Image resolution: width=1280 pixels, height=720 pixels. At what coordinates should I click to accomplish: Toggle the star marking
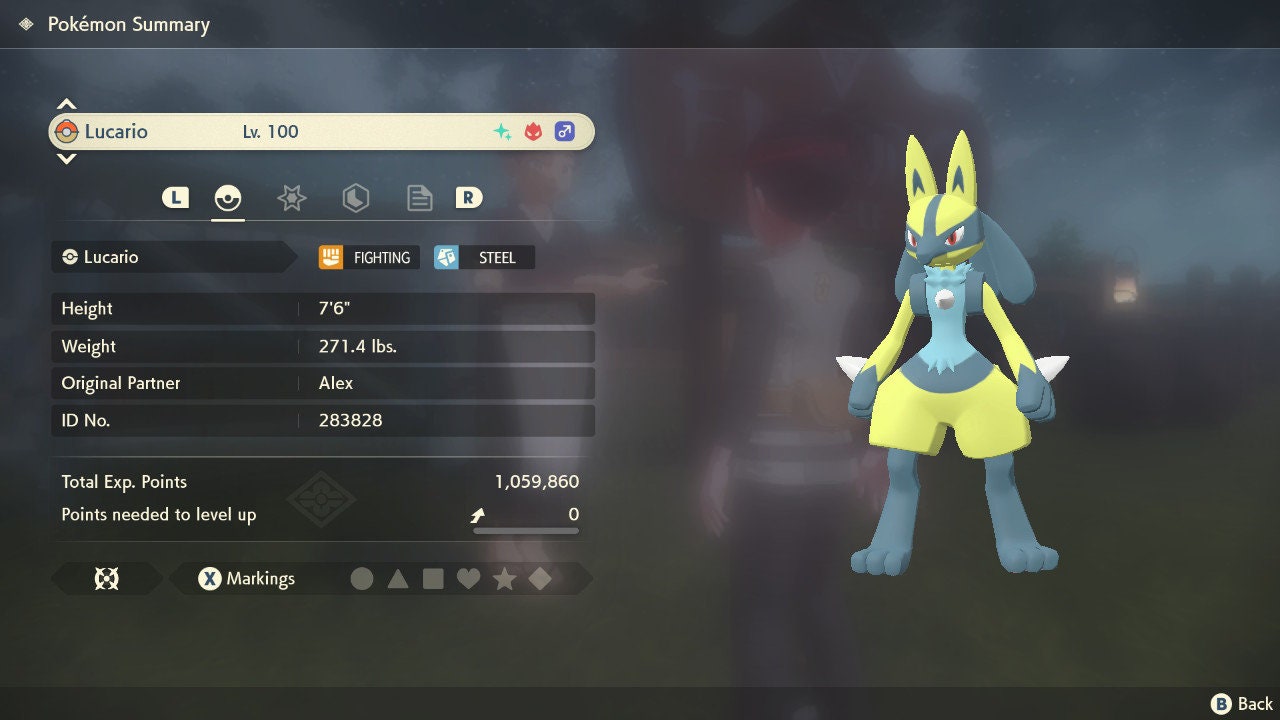tap(505, 578)
